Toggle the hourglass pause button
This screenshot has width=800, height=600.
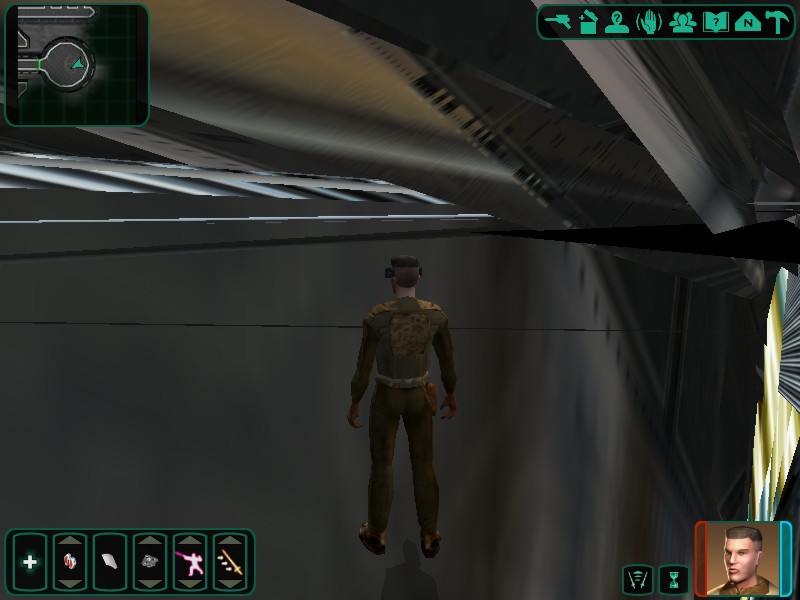pyautogui.click(x=674, y=578)
